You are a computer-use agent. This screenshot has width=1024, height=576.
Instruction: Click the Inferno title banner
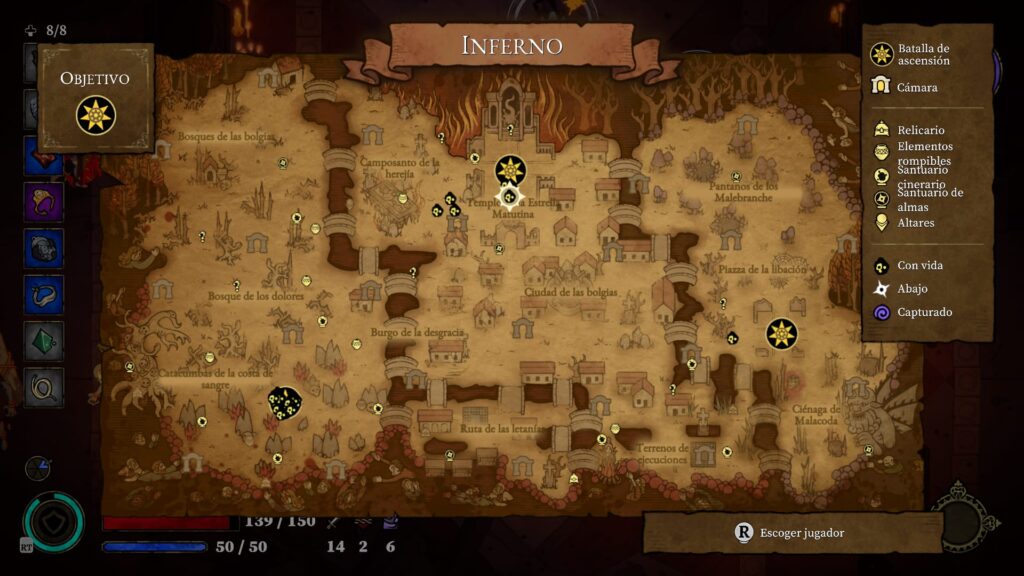point(511,46)
